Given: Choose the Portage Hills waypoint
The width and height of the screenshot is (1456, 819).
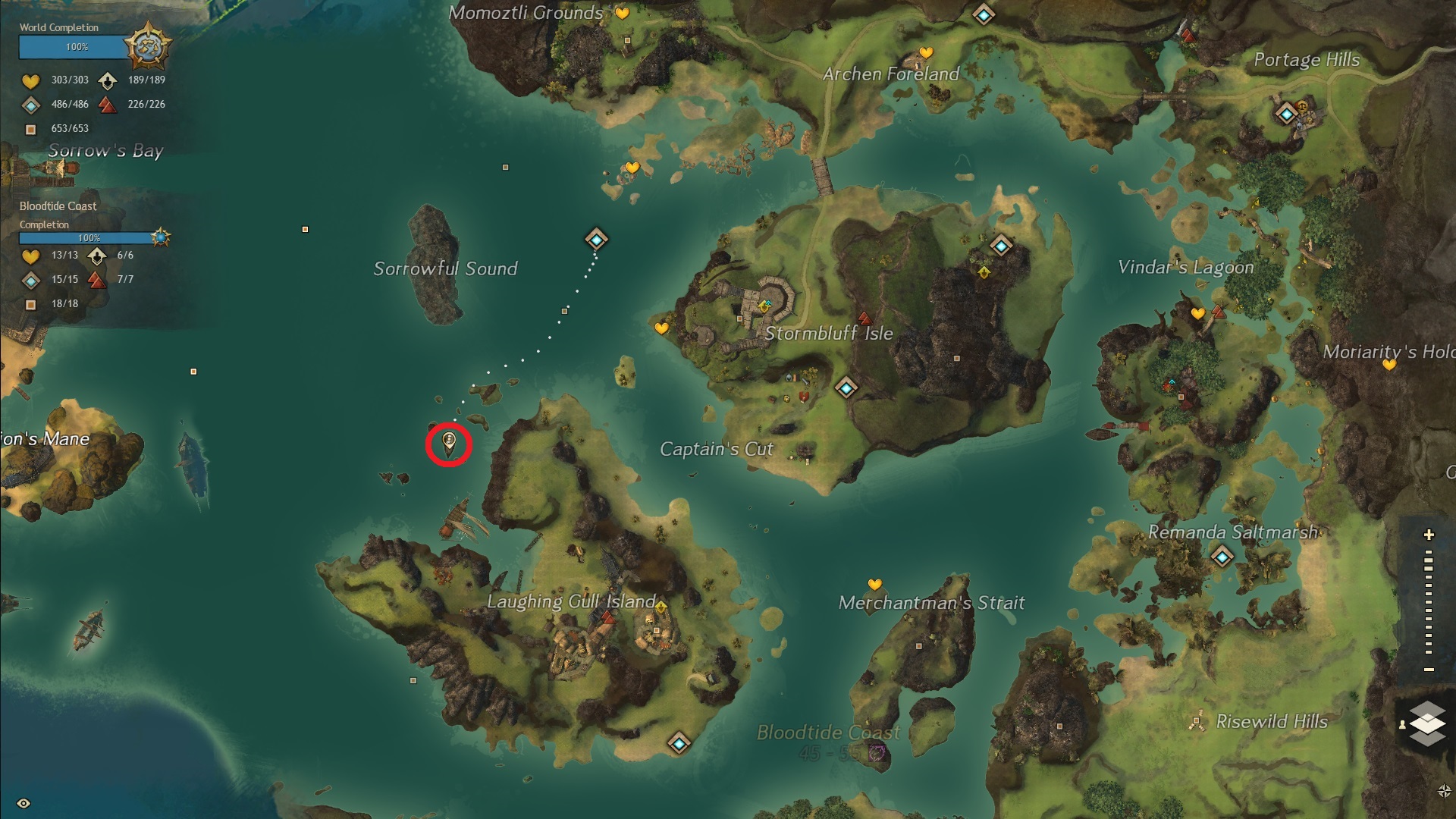Looking at the screenshot, I should (x=1286, y=115).
